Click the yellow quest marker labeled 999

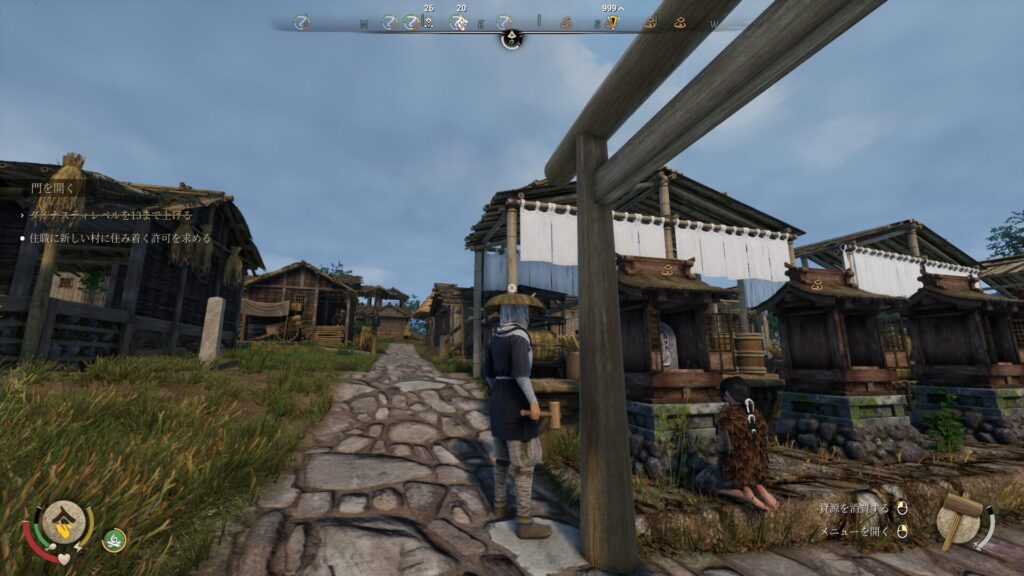point(611,22)
